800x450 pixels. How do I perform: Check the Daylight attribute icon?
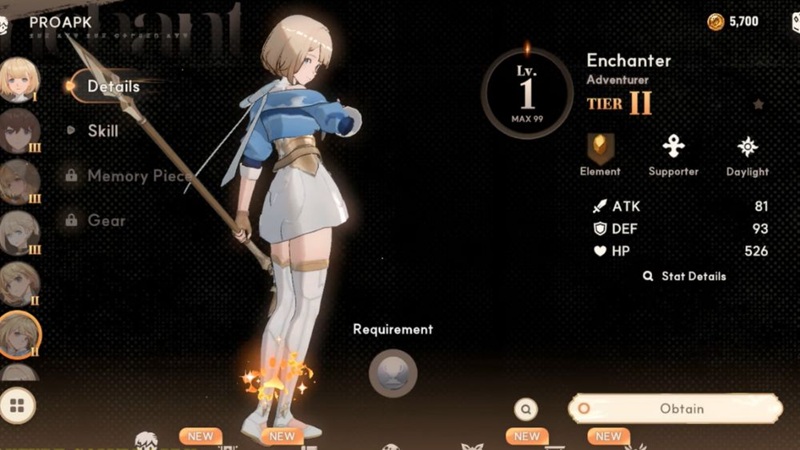click(747, 149)
